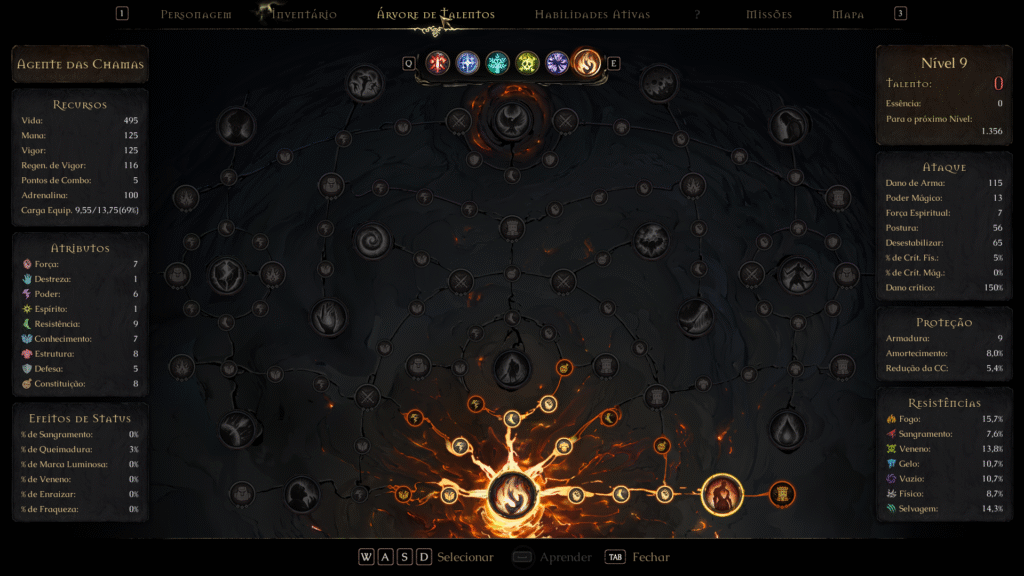Image resolution: width=1024 pixels, height=576 pixels.
Task: Select the teal tree talent icon
Action: point(497,63)
